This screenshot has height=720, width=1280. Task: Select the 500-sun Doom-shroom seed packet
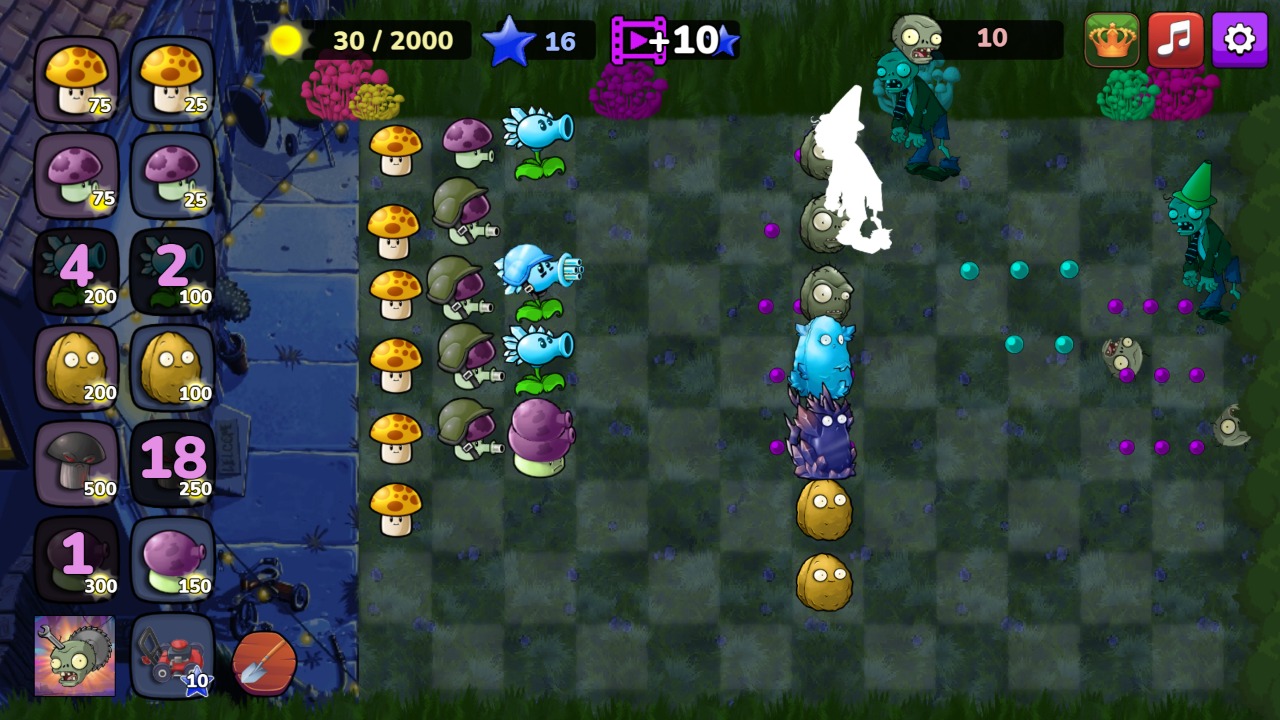(75, 460)
